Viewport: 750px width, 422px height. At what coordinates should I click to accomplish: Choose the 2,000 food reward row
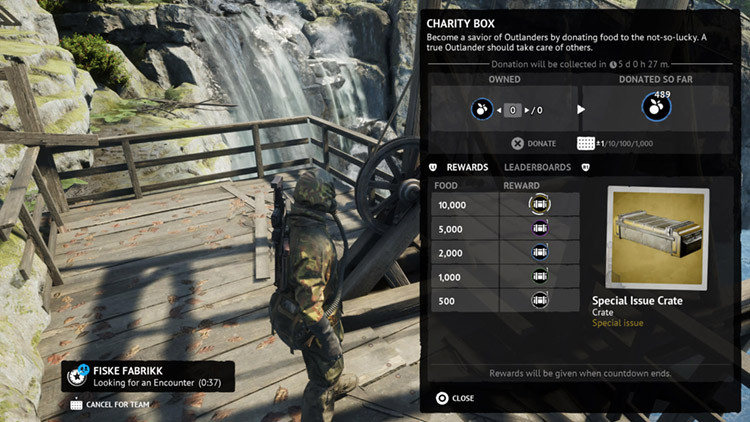(x=505, y=252)
